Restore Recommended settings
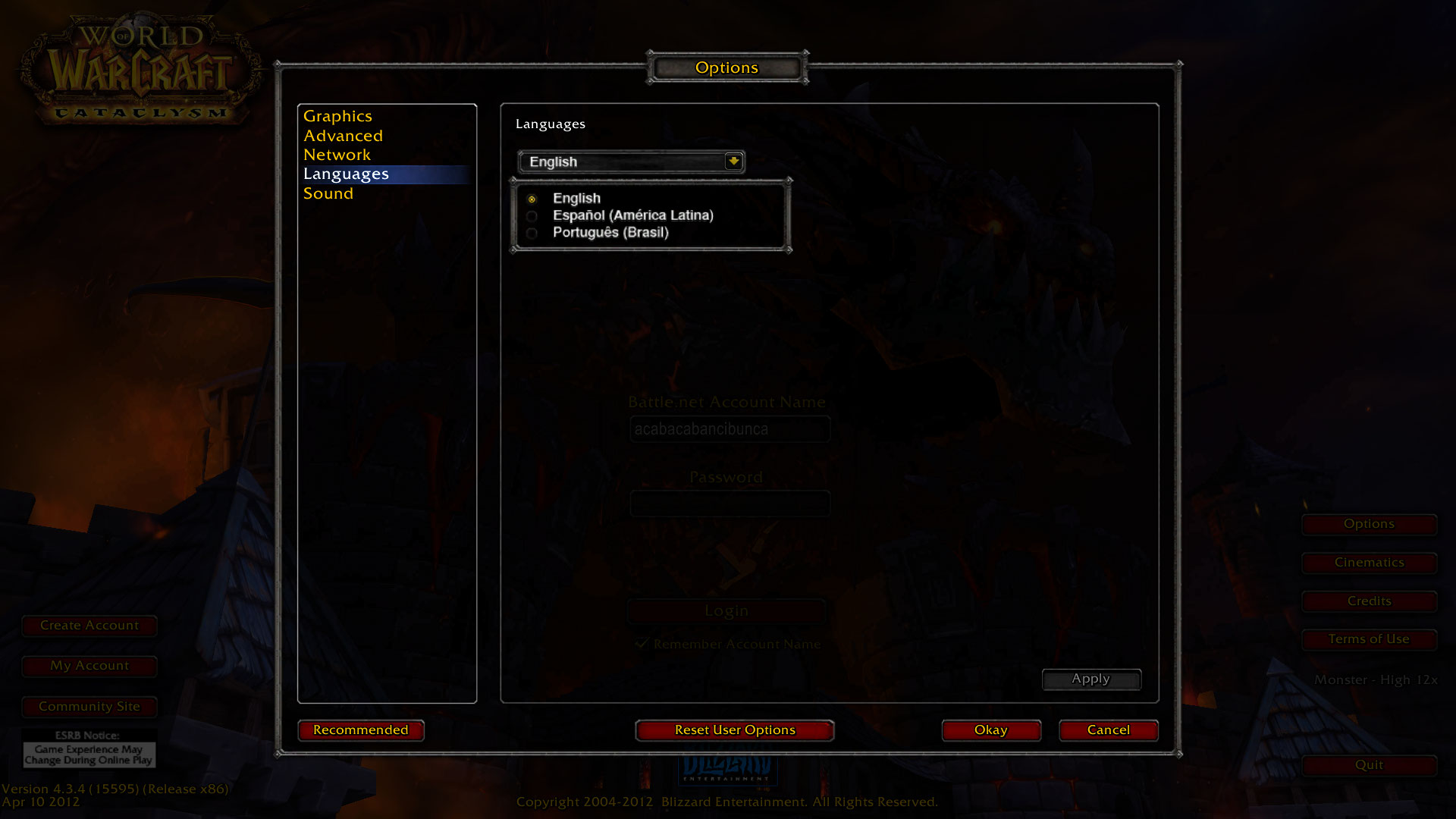Viewport: 1456px width, 819px height. [x=361, y=730]
